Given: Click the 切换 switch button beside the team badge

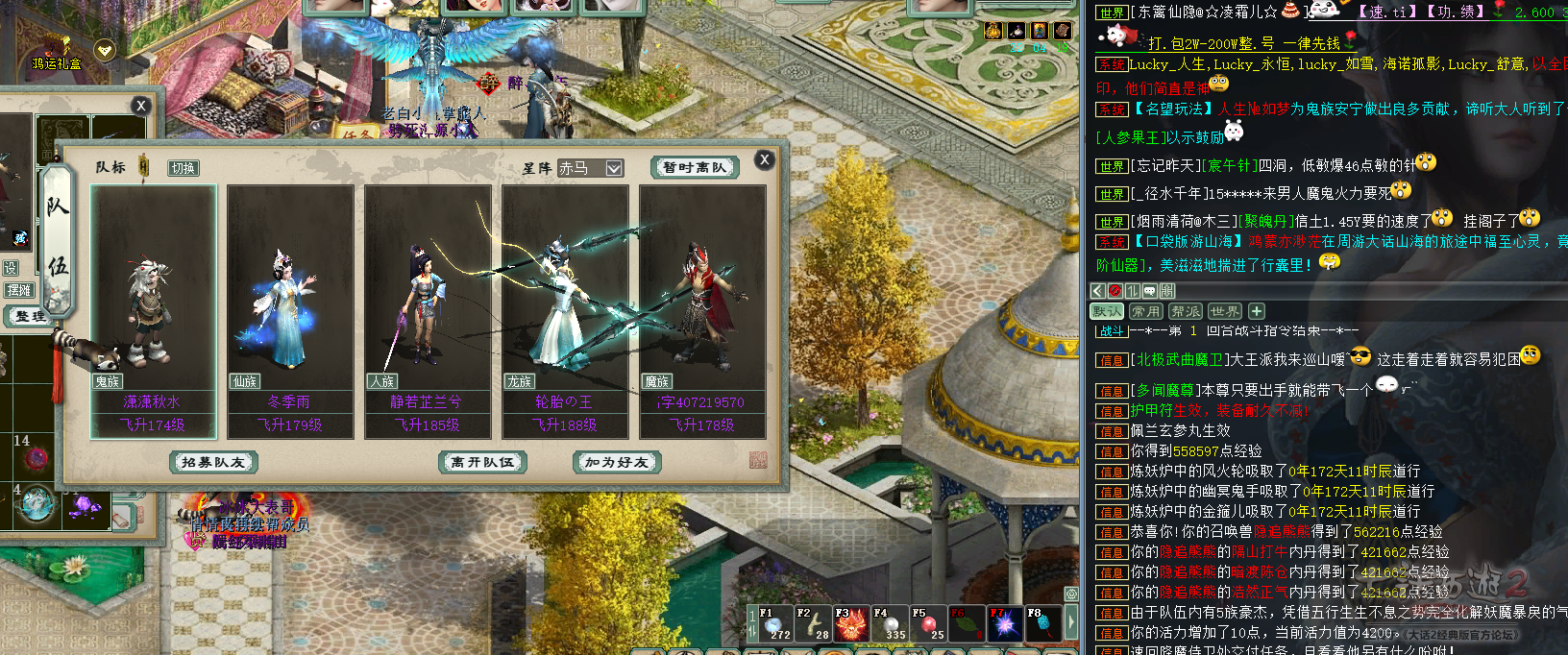Looking at the screenshot, I should click(183, 168).
